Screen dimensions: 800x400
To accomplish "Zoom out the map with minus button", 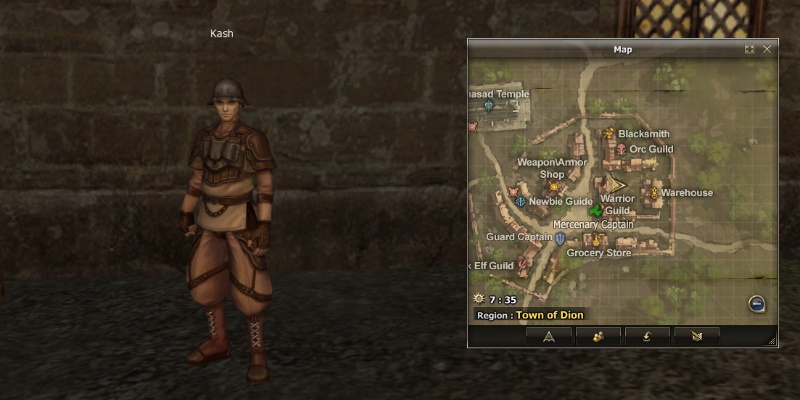I will click(x=757, y=305).
